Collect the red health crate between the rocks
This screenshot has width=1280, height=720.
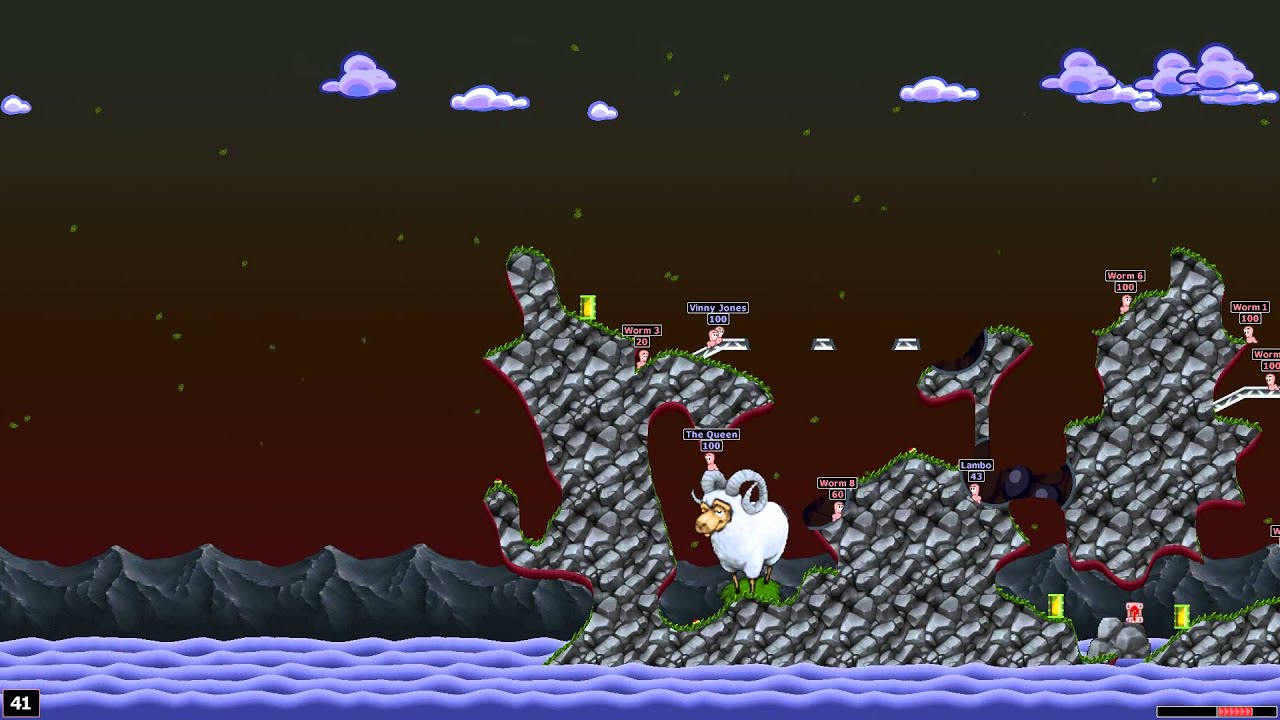(1133, 612)
